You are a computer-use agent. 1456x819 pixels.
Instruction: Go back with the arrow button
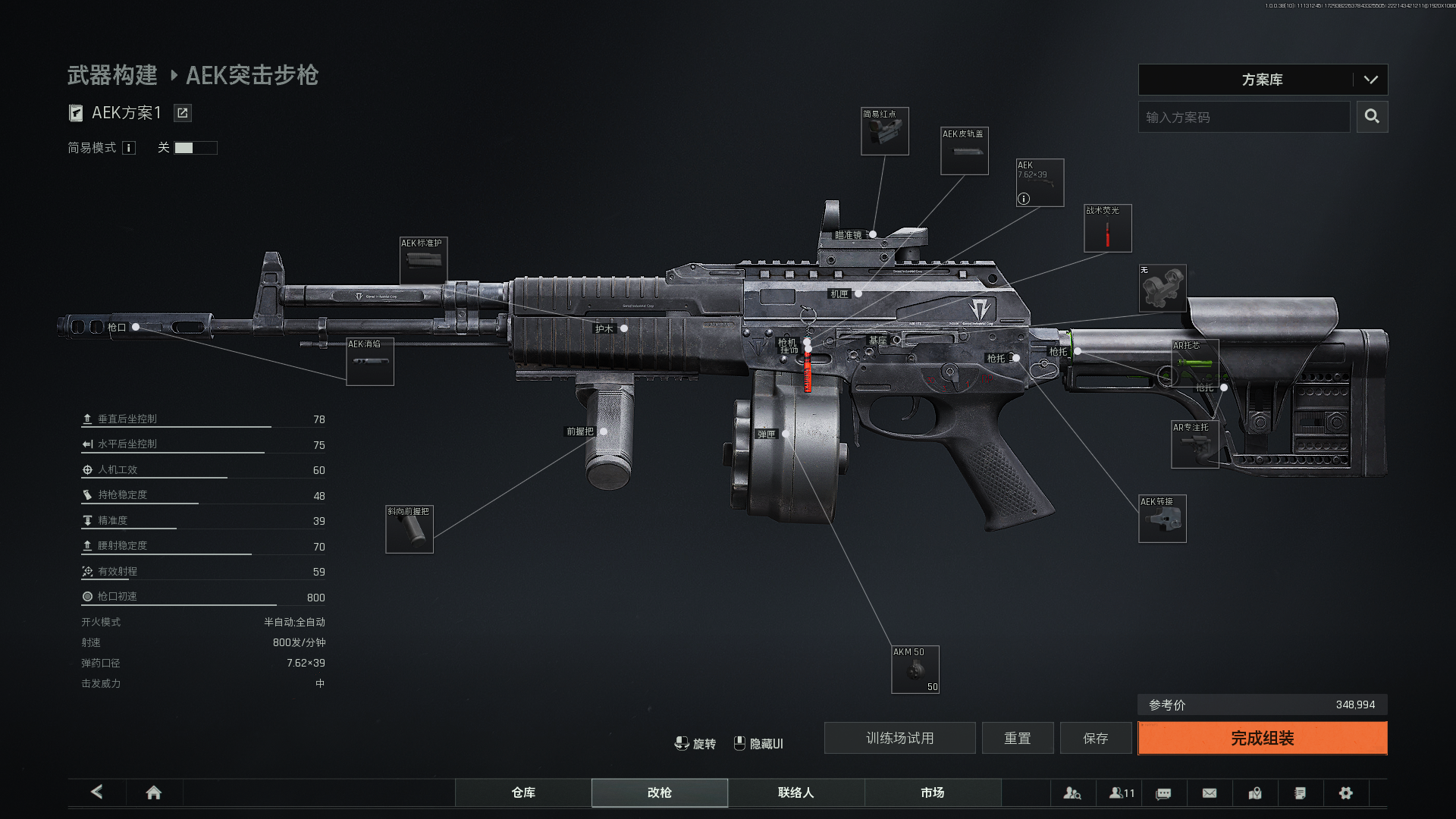click(x=97, y=792)
